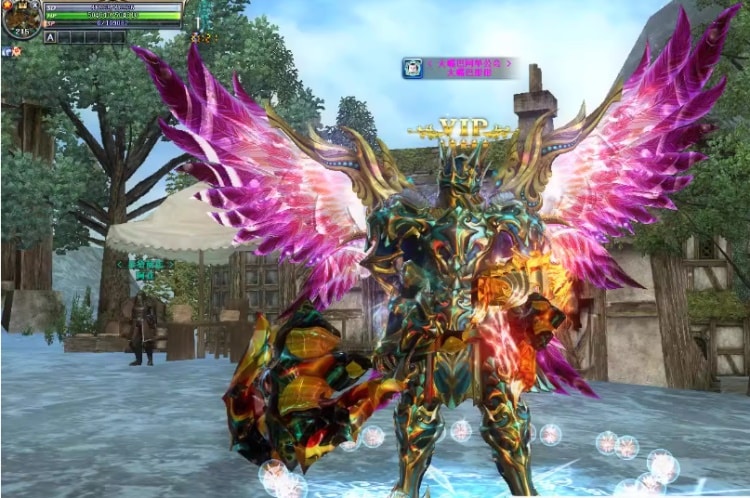Click the guild emblem icon above the character
The image size is (750, 498).
click(x=412, y=68)
